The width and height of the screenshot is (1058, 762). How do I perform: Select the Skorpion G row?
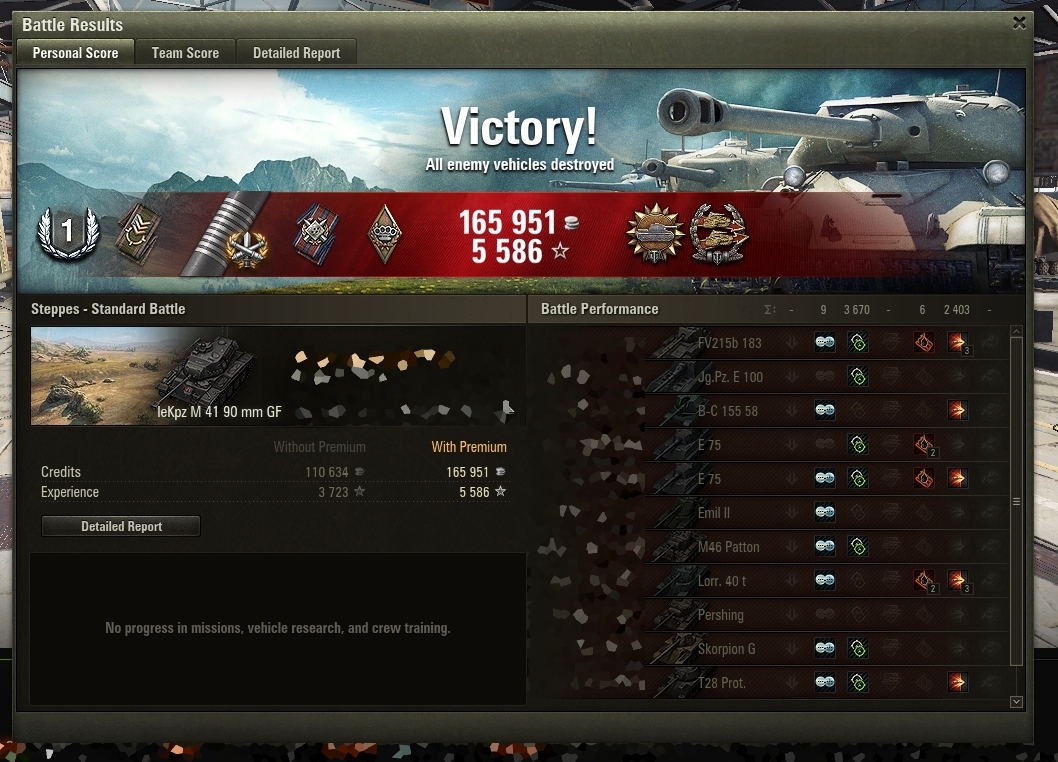pyautogui.click(x=726, y=649)
